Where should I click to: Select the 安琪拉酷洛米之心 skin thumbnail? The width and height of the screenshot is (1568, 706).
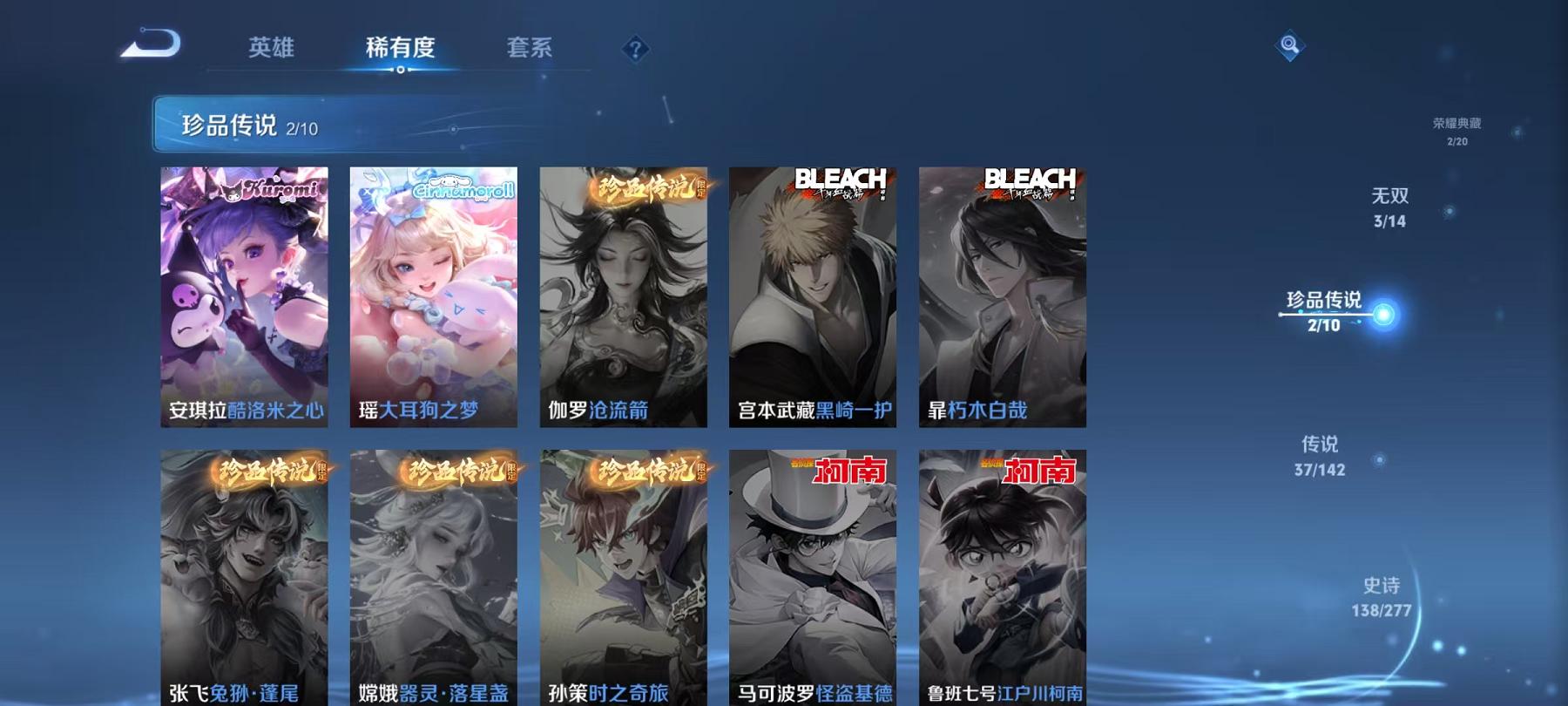[244, 296]
